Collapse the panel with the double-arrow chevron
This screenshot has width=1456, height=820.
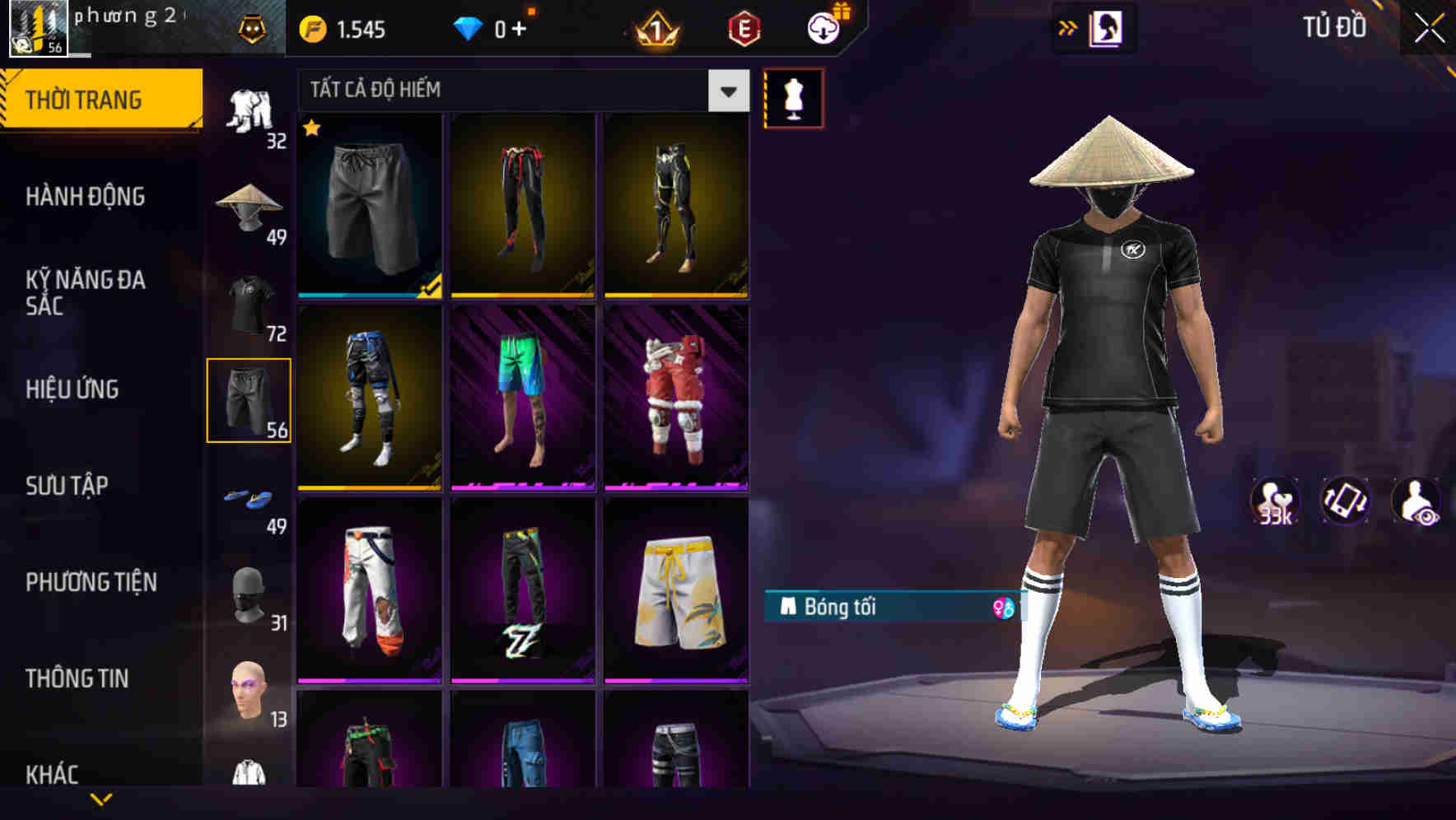pos(1069,26)
